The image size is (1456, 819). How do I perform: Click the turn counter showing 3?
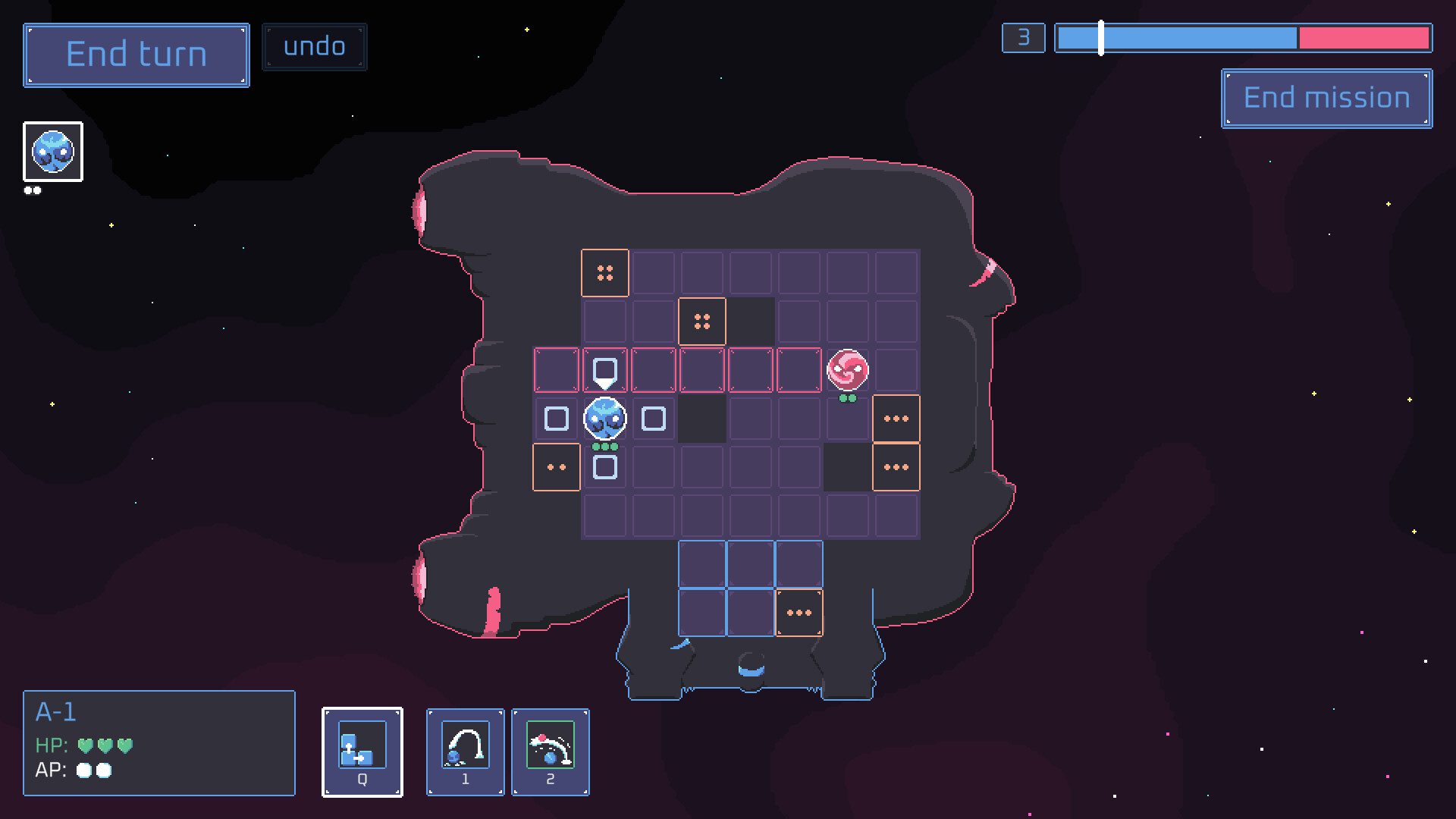(1023, 36)
